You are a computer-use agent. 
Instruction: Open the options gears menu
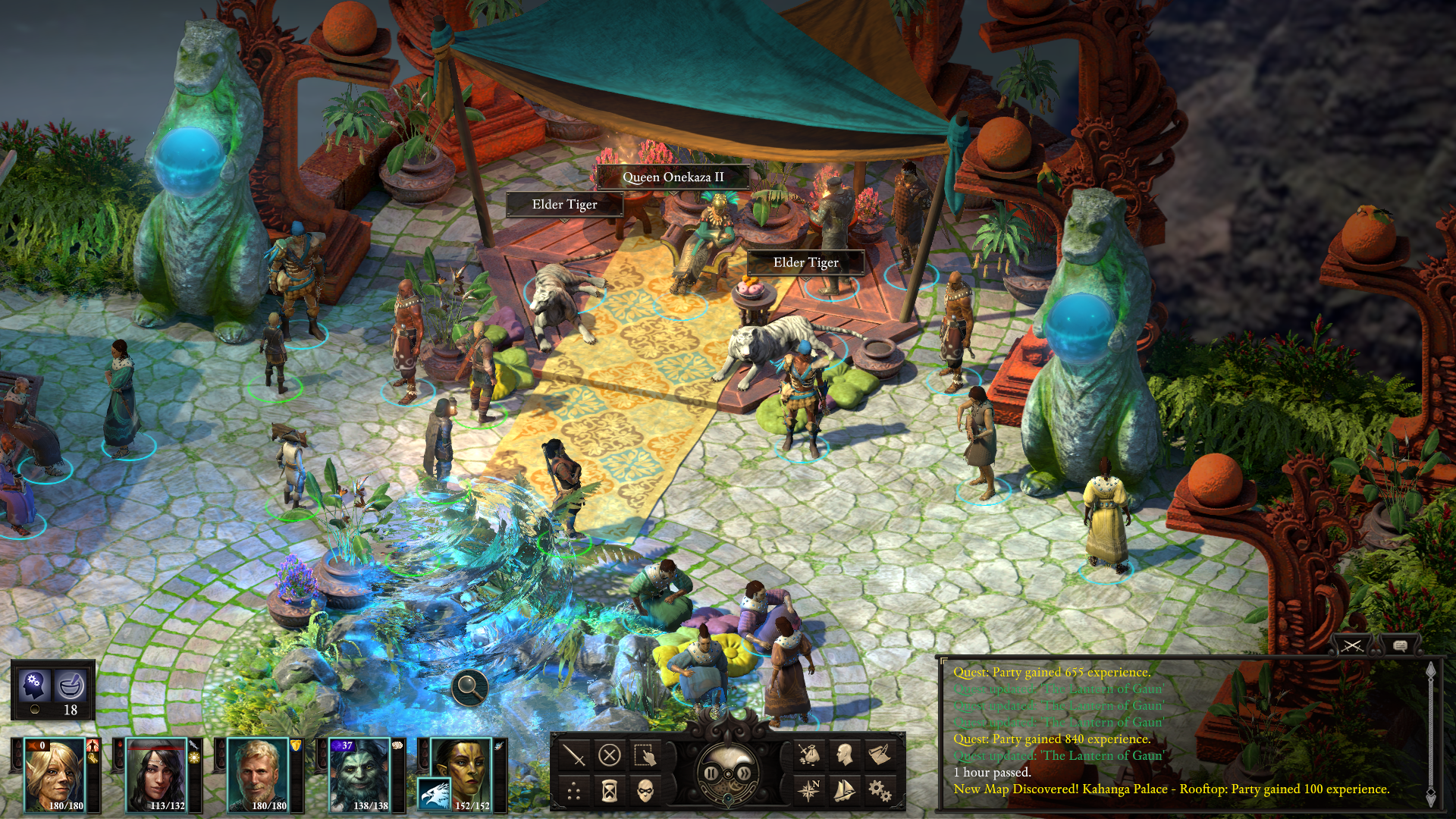(x=880, y=790)
